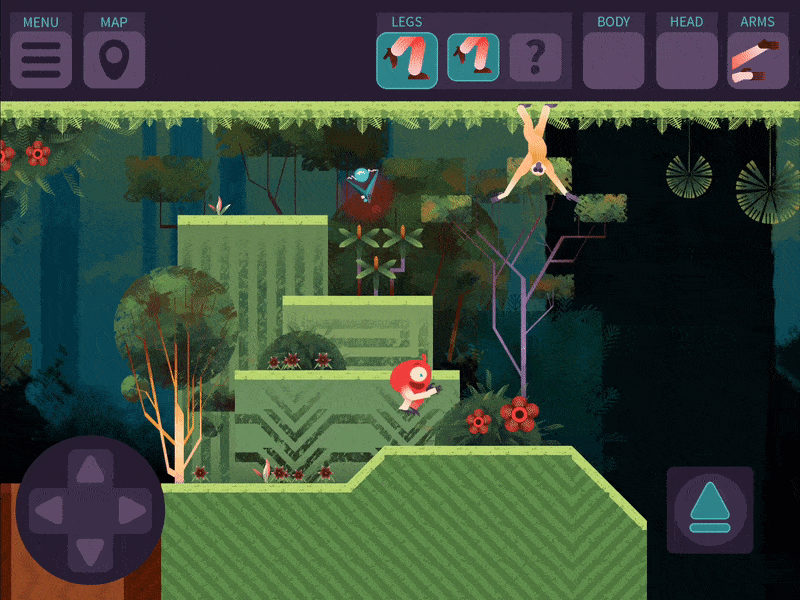Tap the d-pad right arrow
This screenshot has width=800, height=600.
(132, 511)
